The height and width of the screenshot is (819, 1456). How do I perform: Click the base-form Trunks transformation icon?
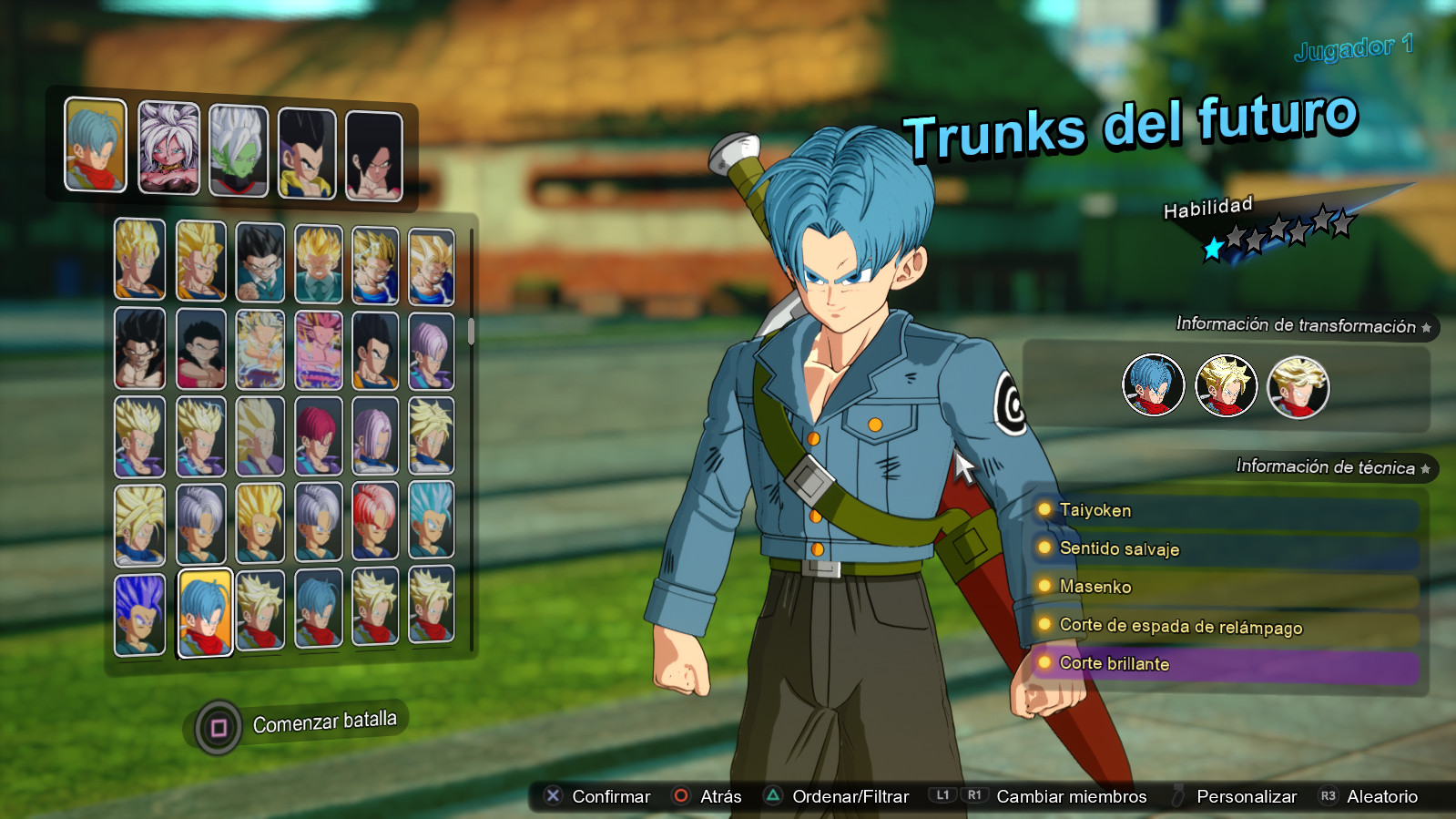coord(1151,386)
